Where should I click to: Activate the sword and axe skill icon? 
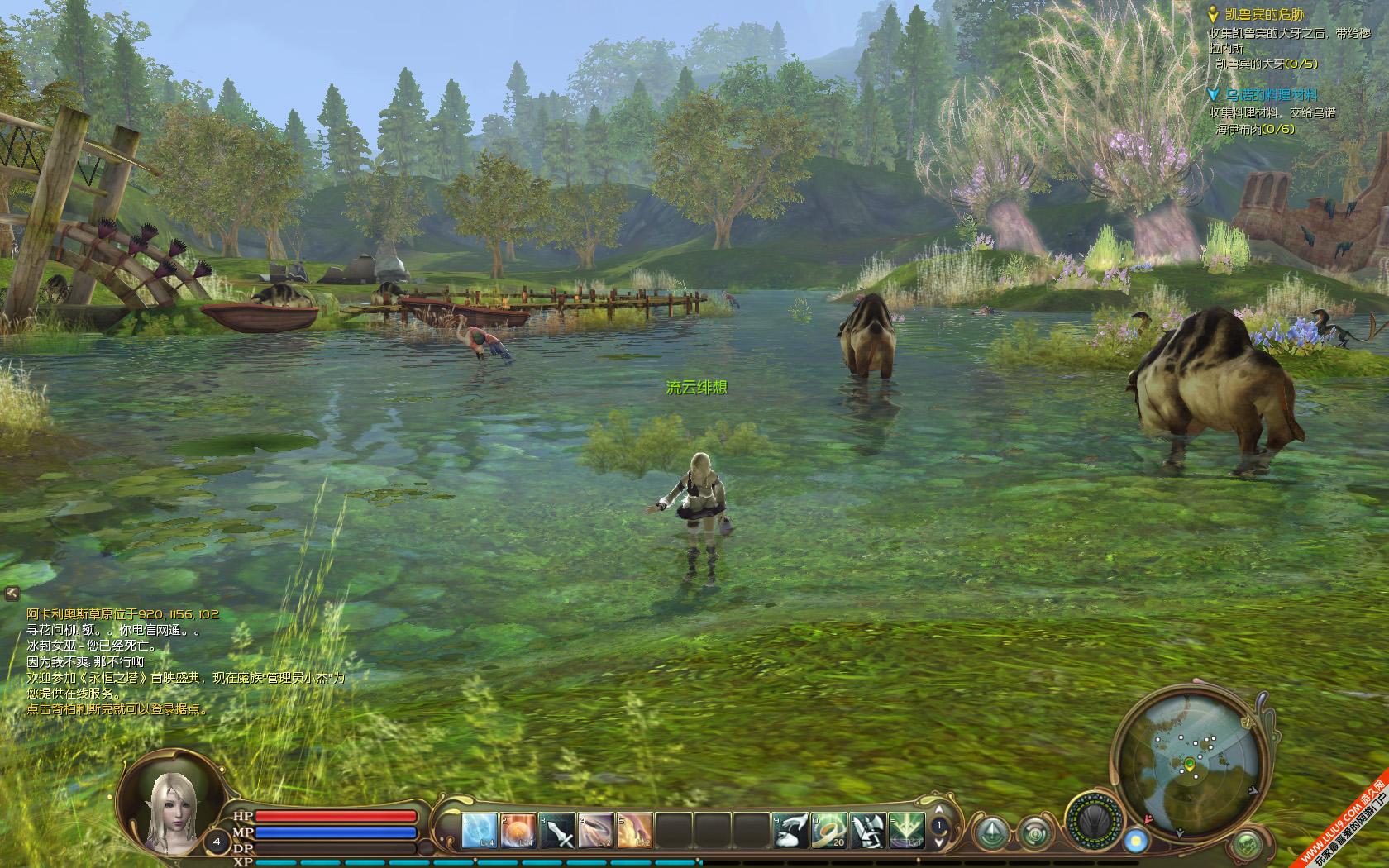[x=868, y=831]
